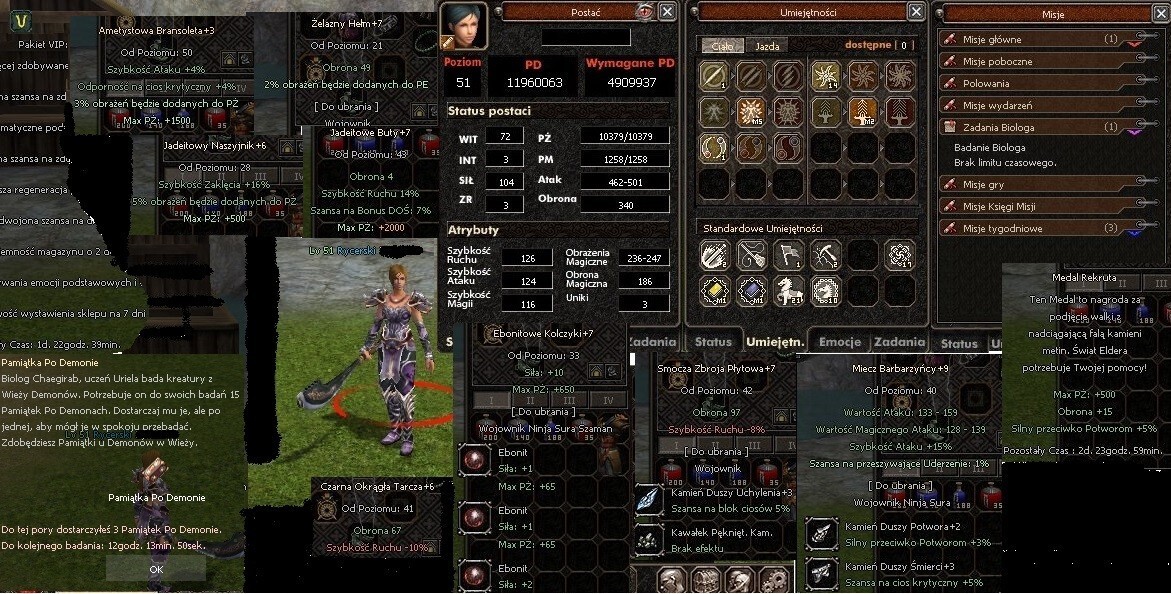This screenshot has width=1171, height=594.
Task: Confirm the Pamiątka Po Demonie dialog with OK
Action: [156, 568]
